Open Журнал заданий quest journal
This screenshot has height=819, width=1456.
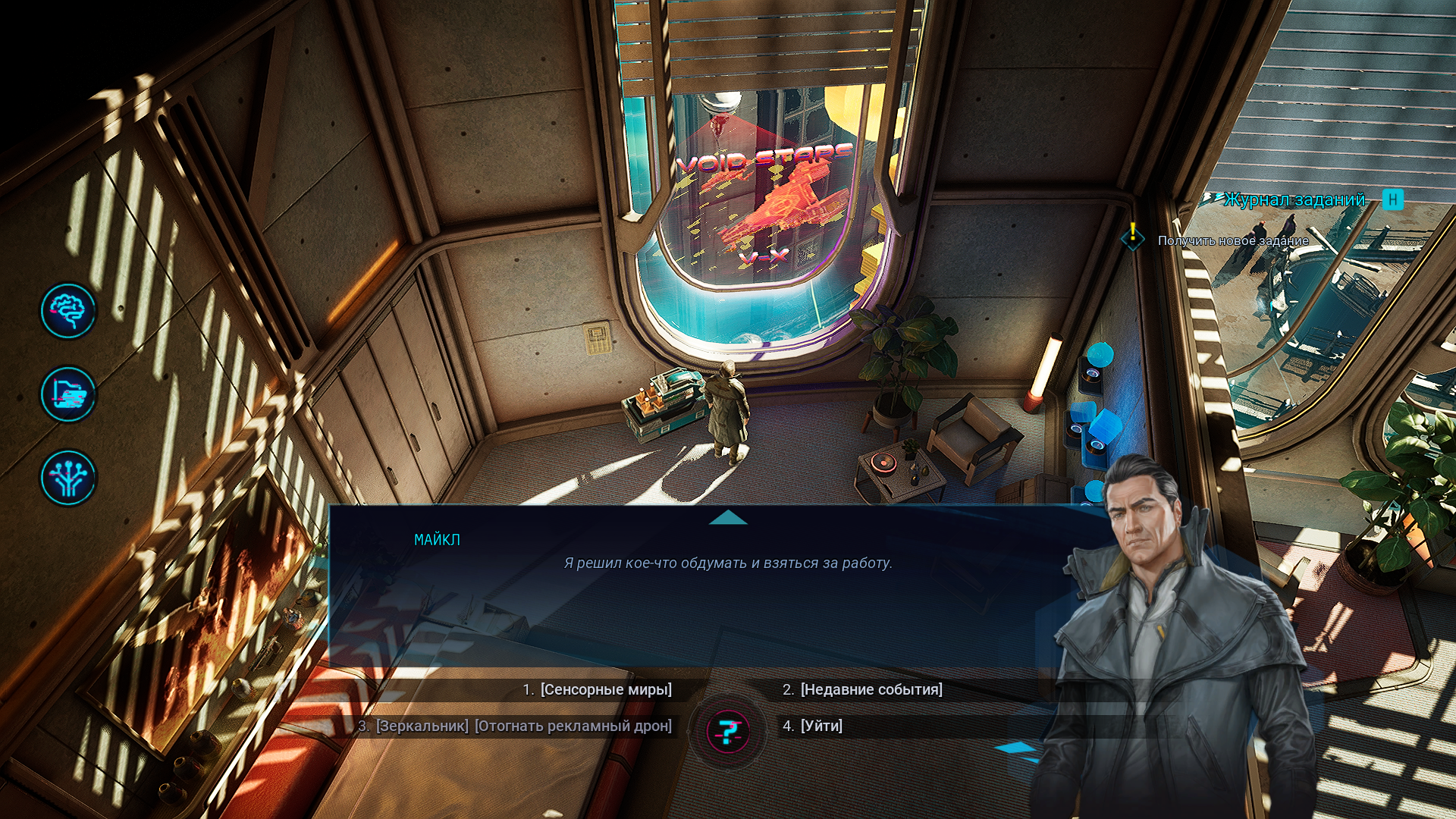[x=1294, y=199]
